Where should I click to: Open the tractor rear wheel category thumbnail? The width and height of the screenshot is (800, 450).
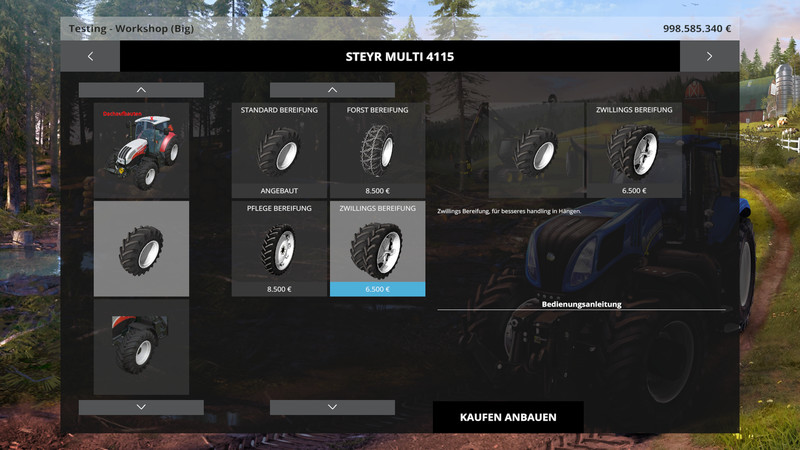(x=141, y=346)
